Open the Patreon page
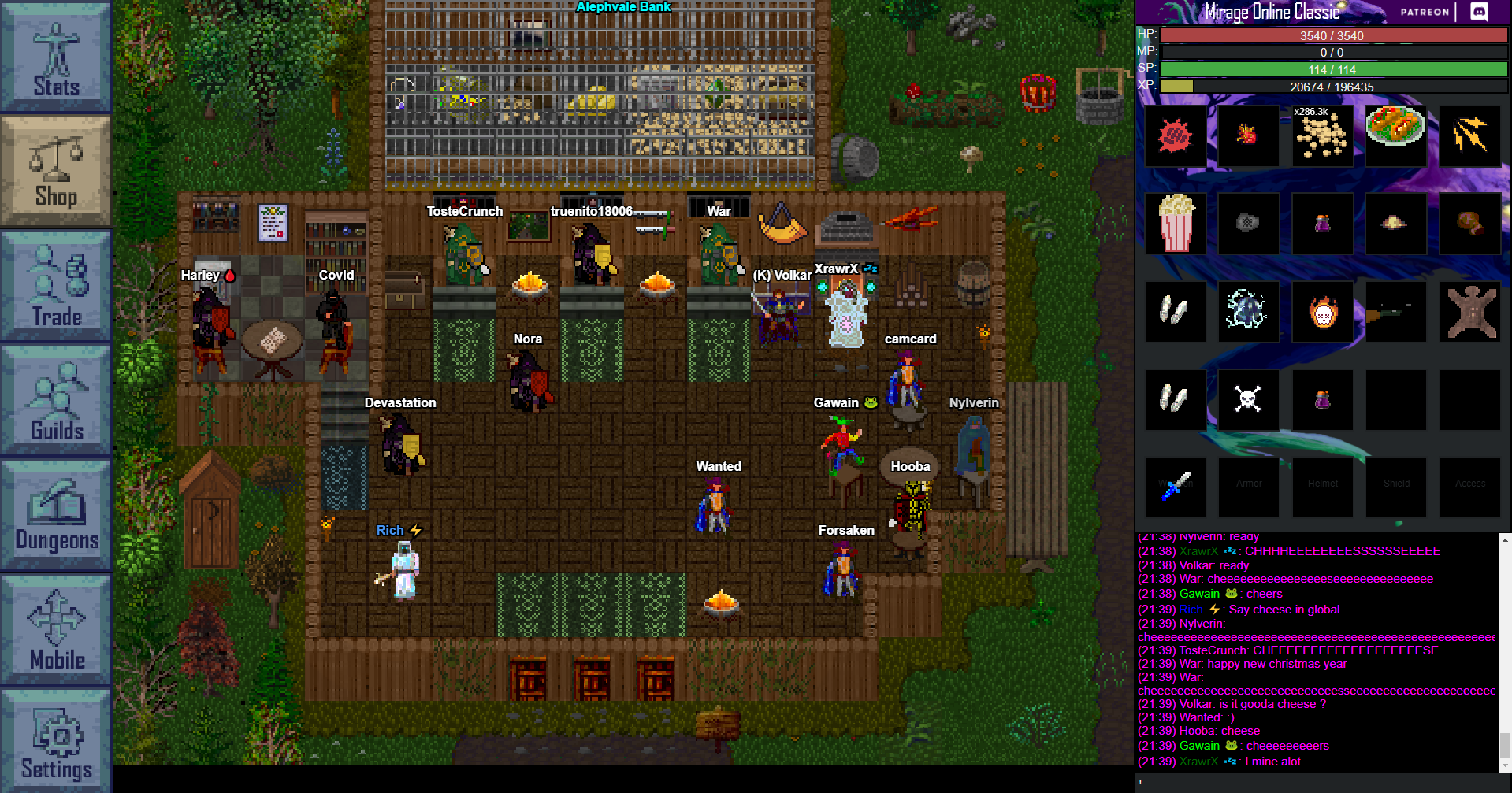 [1423, 12]
